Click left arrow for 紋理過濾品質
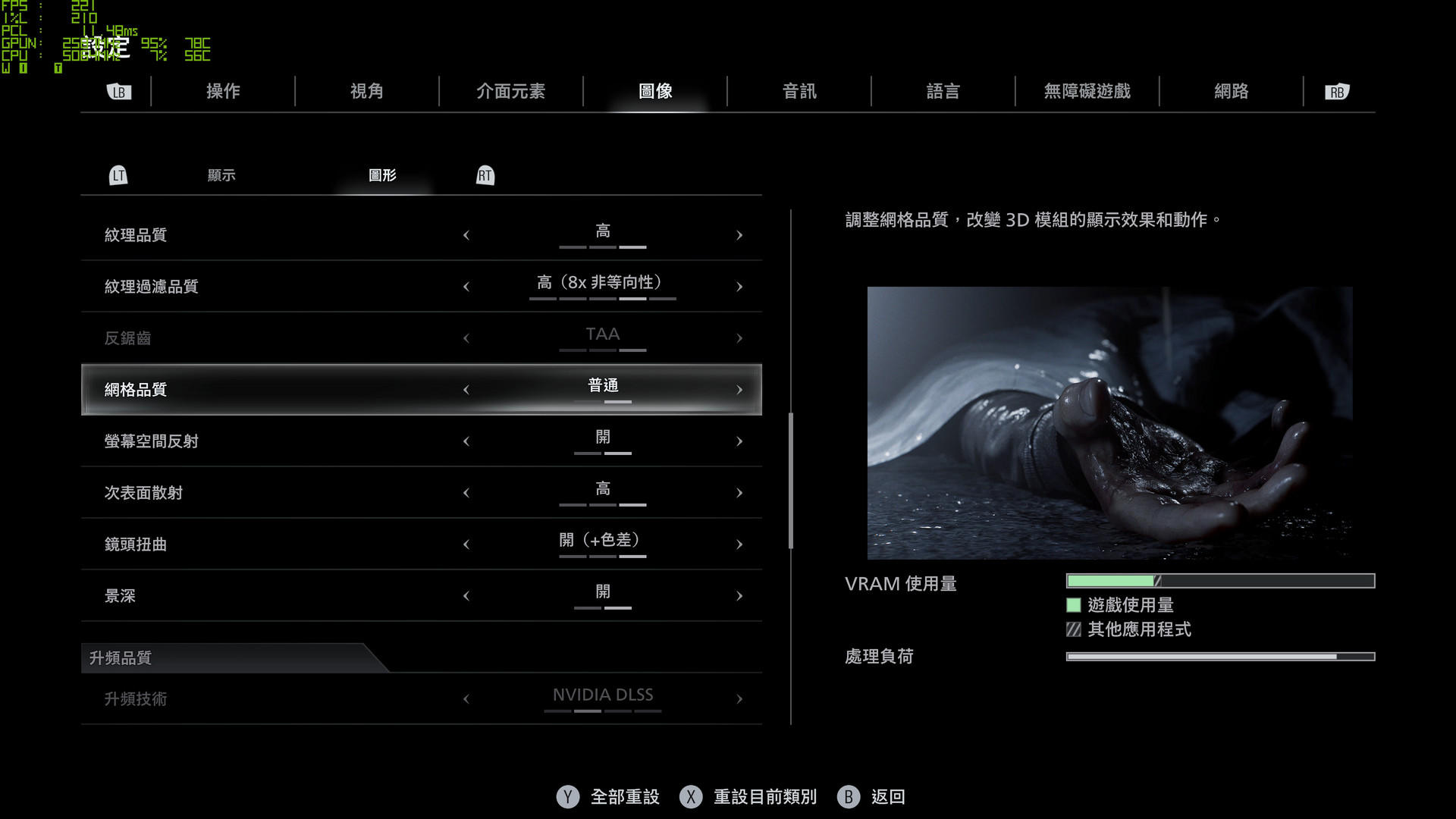Screen dimensions: 1456x819 [466, 287]
